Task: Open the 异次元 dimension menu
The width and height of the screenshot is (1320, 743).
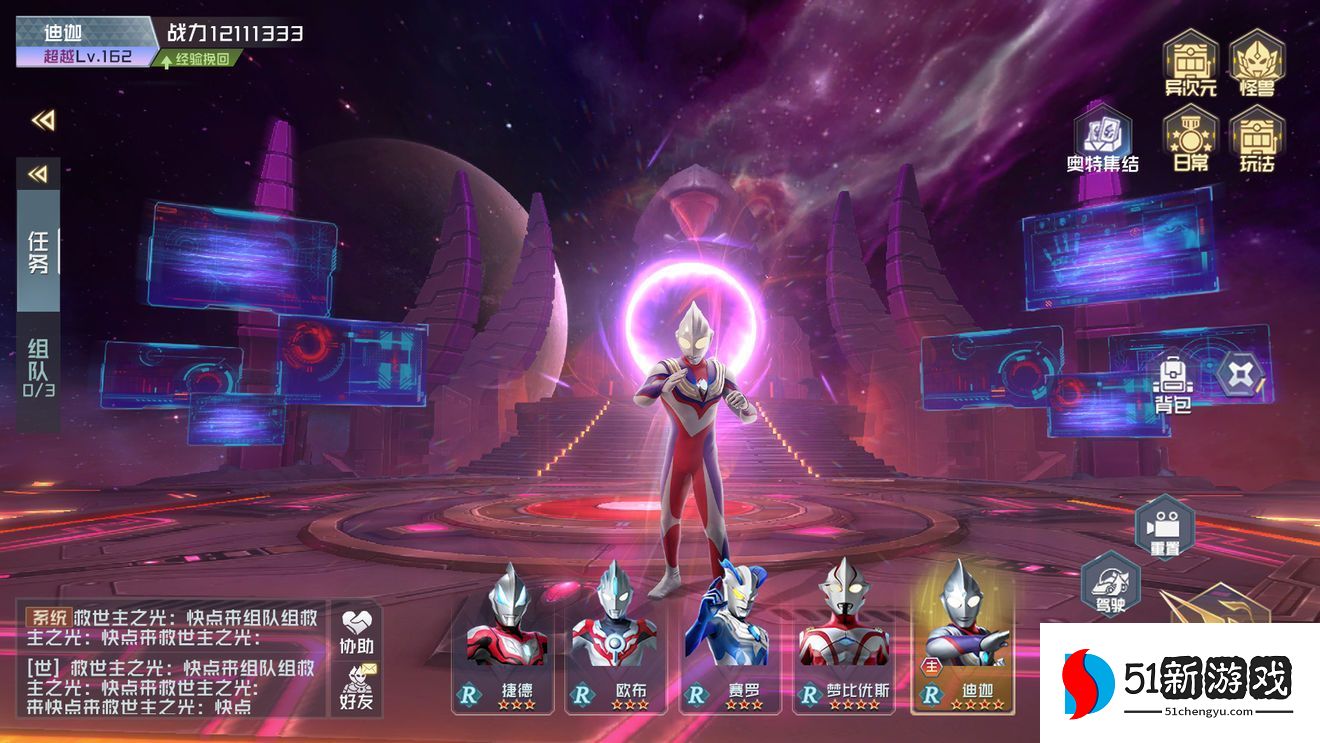Action: 1190,63
